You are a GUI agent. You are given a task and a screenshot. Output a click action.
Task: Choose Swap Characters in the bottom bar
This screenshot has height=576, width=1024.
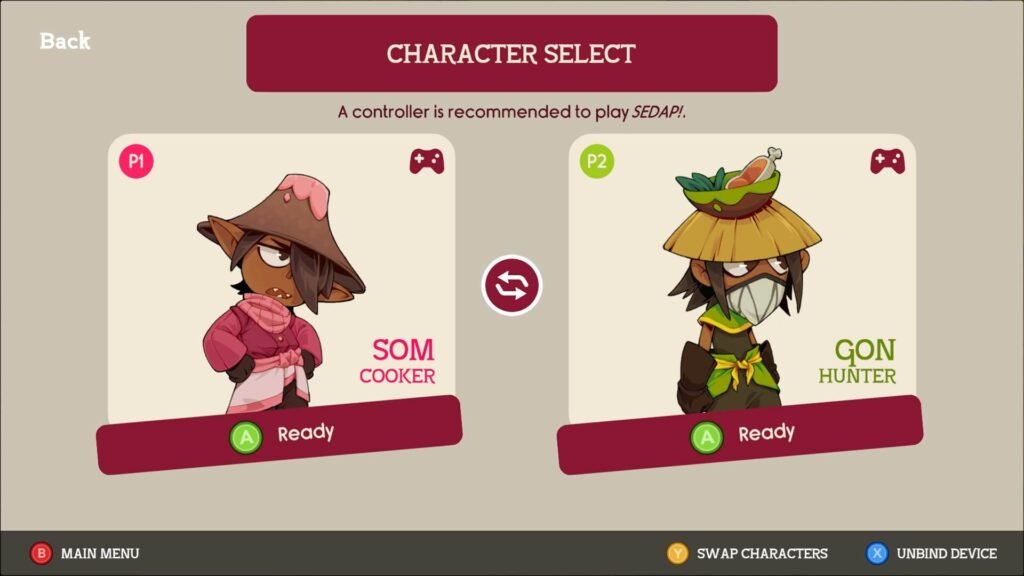(x=748, y=553)
